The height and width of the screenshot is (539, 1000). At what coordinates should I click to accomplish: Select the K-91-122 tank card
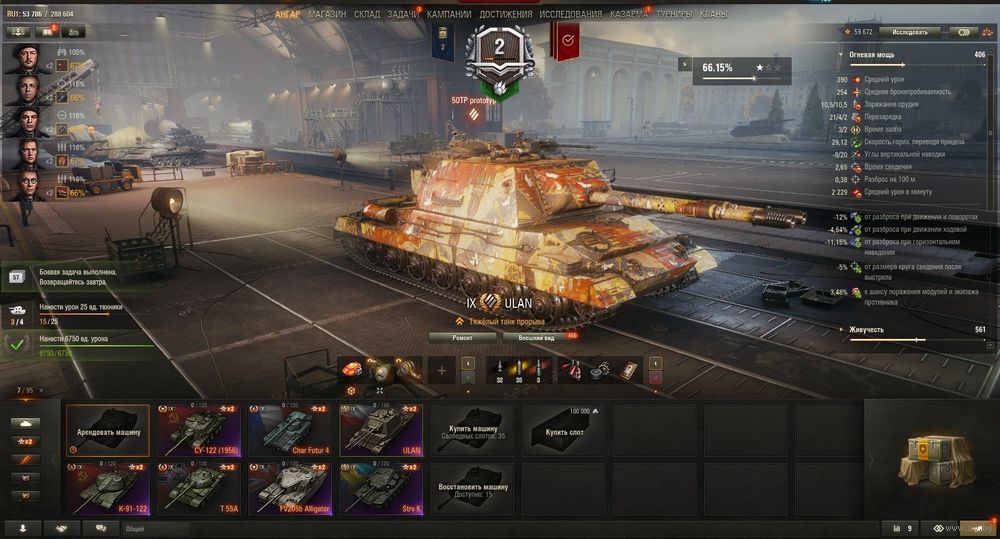107,488
